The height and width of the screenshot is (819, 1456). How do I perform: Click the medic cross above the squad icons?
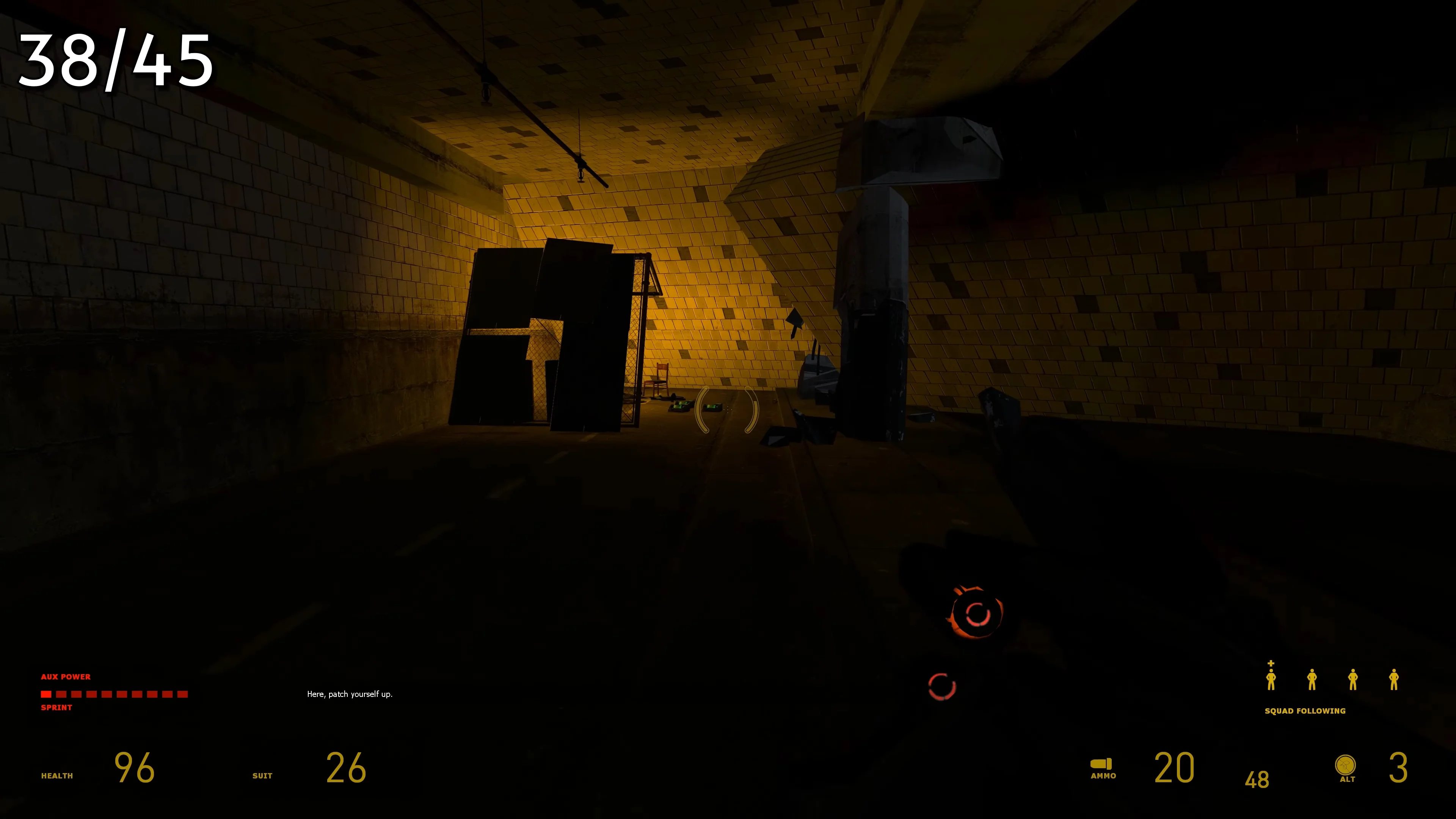[x=1271, y=664]
